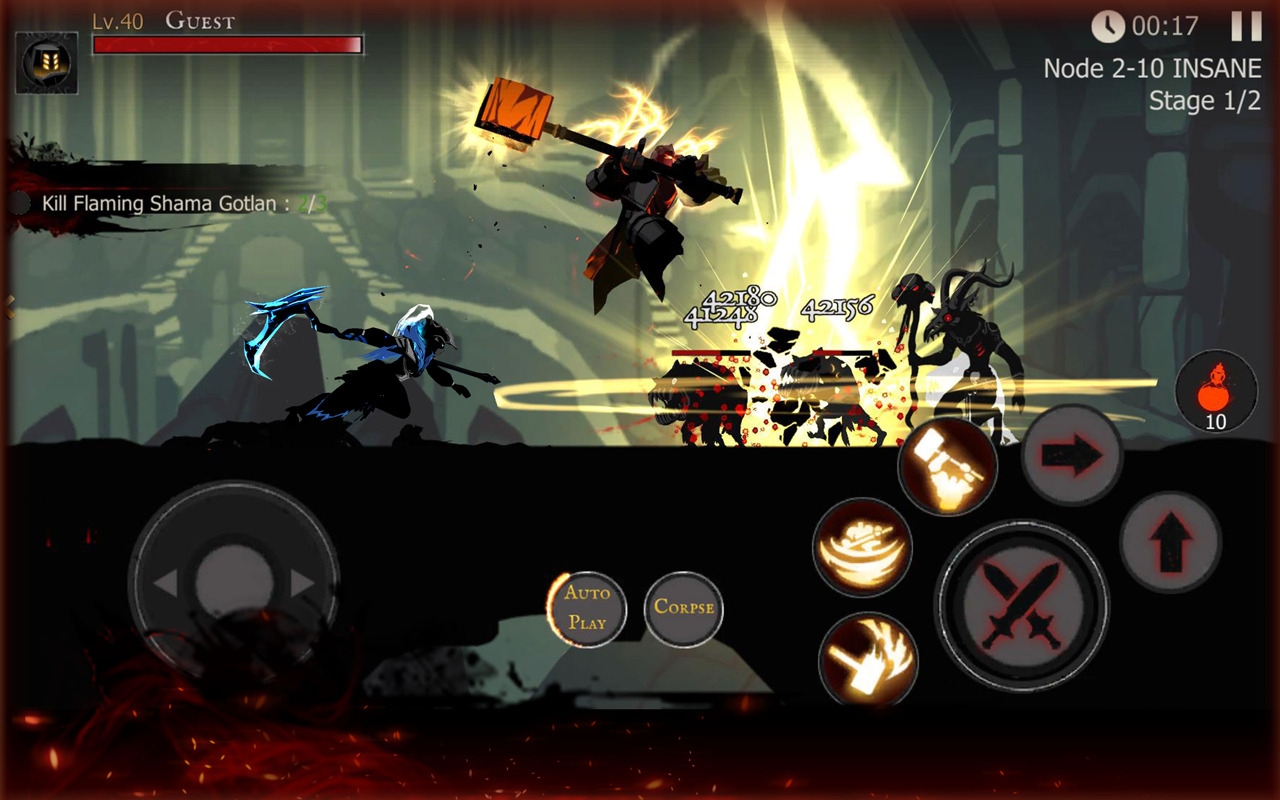Use a health potion
This screenshot has height=800, width=1280.
[1215, 390]
